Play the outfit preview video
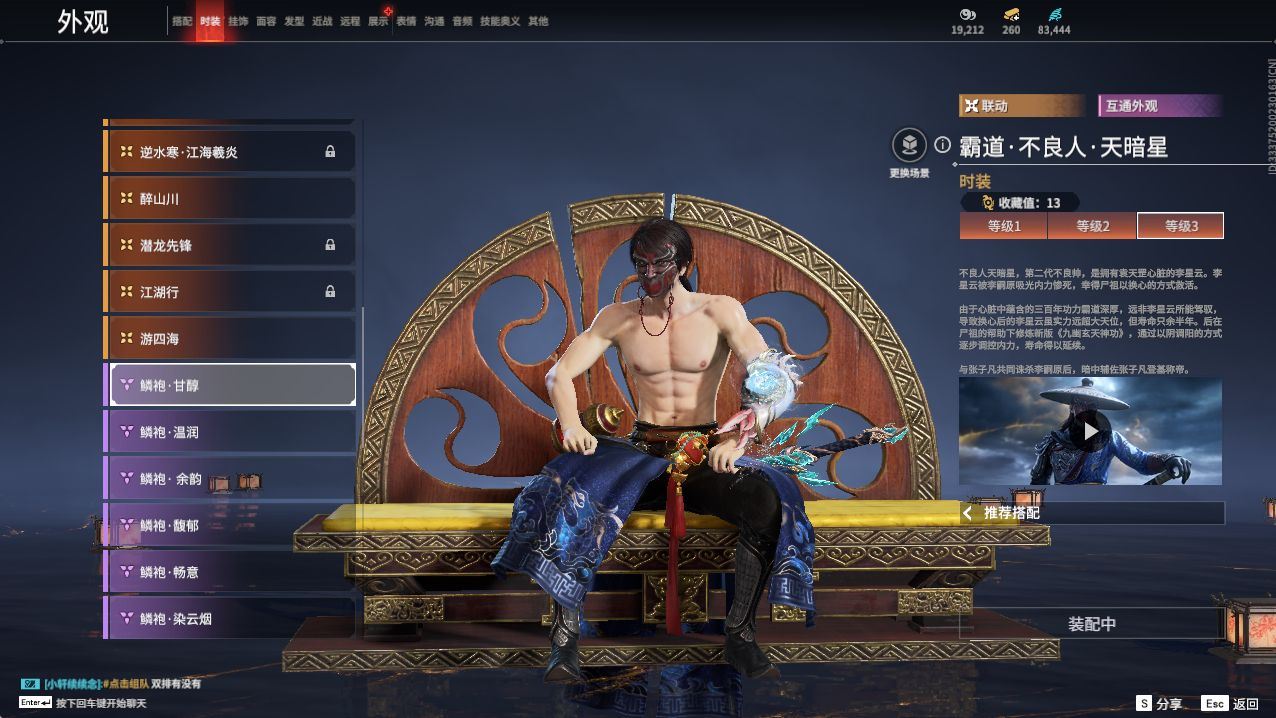 pyautogui.click(x=1090, y=431)
